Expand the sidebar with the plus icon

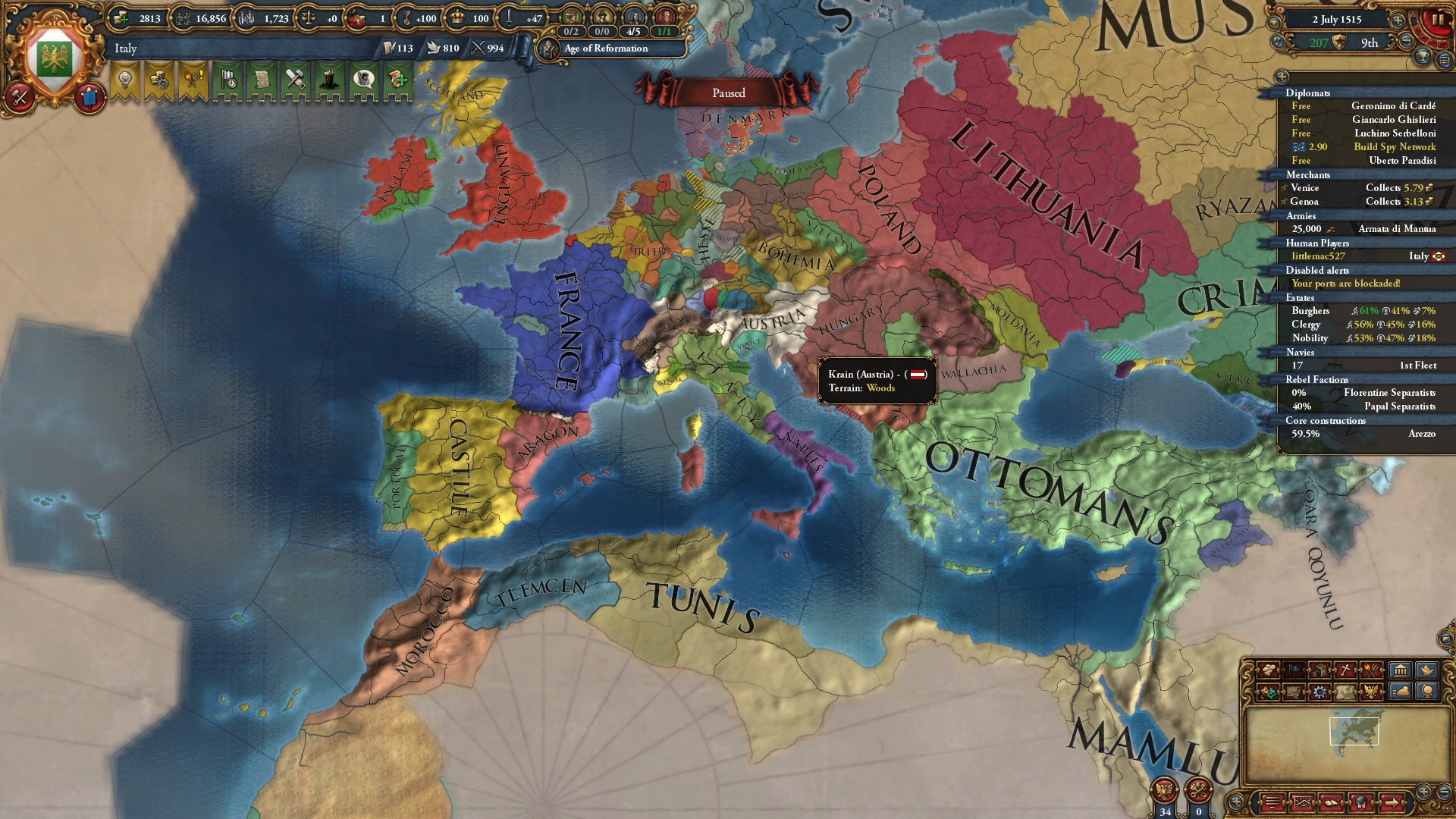point(1283,77)
